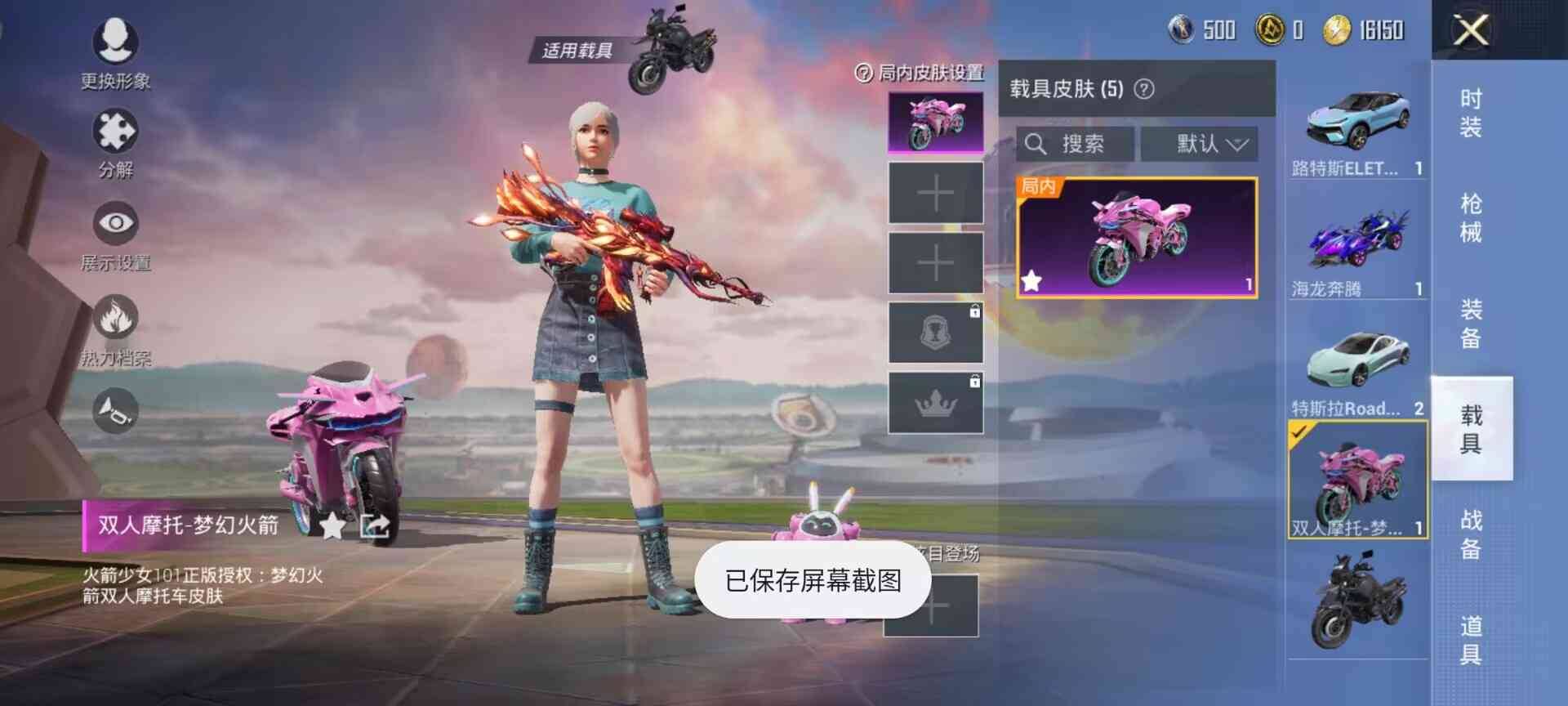The height and width of the screenshot is (706, 1568).
Task: Open the 默认 sorting dropdown
Action: [1200, 144]
